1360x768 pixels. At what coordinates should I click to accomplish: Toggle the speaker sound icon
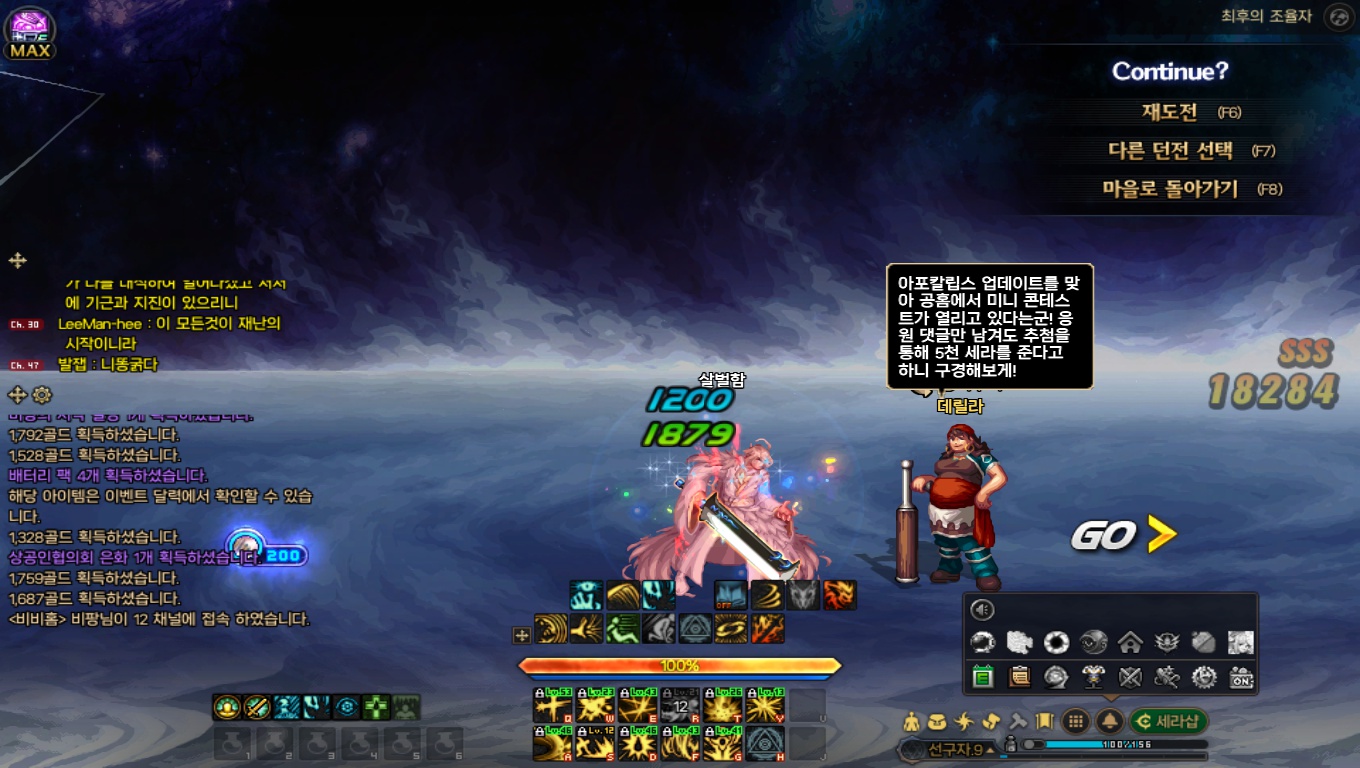(983, 610)
